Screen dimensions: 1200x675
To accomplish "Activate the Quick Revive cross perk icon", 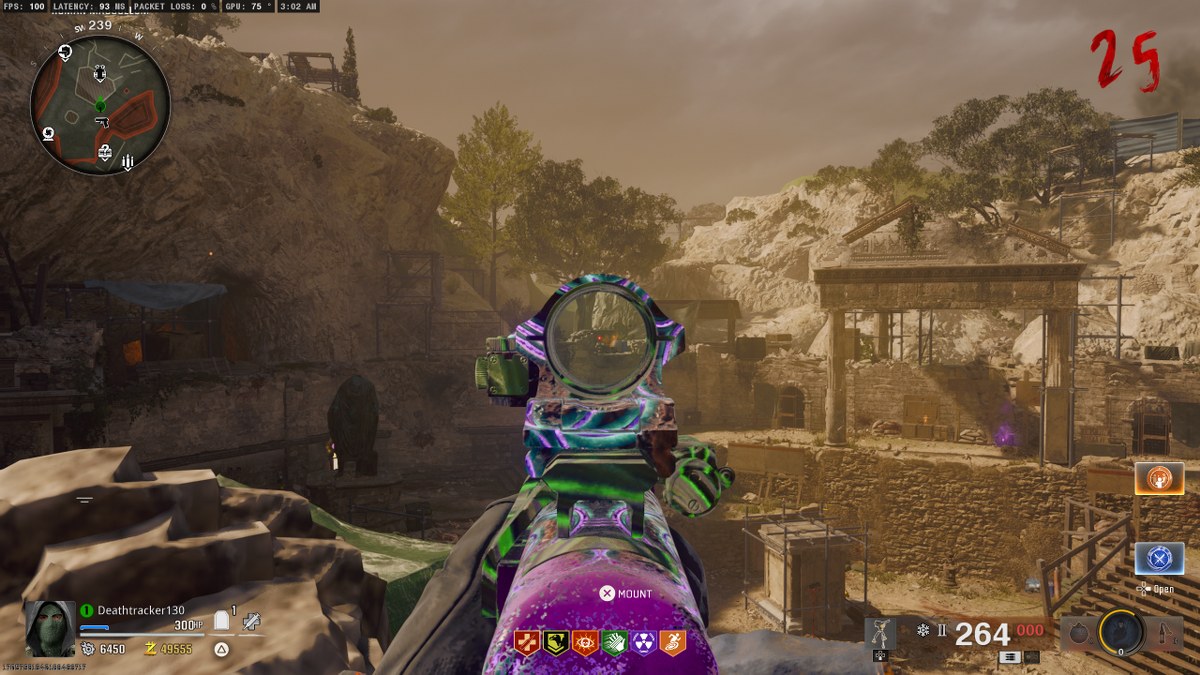I will click(x=527, y=643).
